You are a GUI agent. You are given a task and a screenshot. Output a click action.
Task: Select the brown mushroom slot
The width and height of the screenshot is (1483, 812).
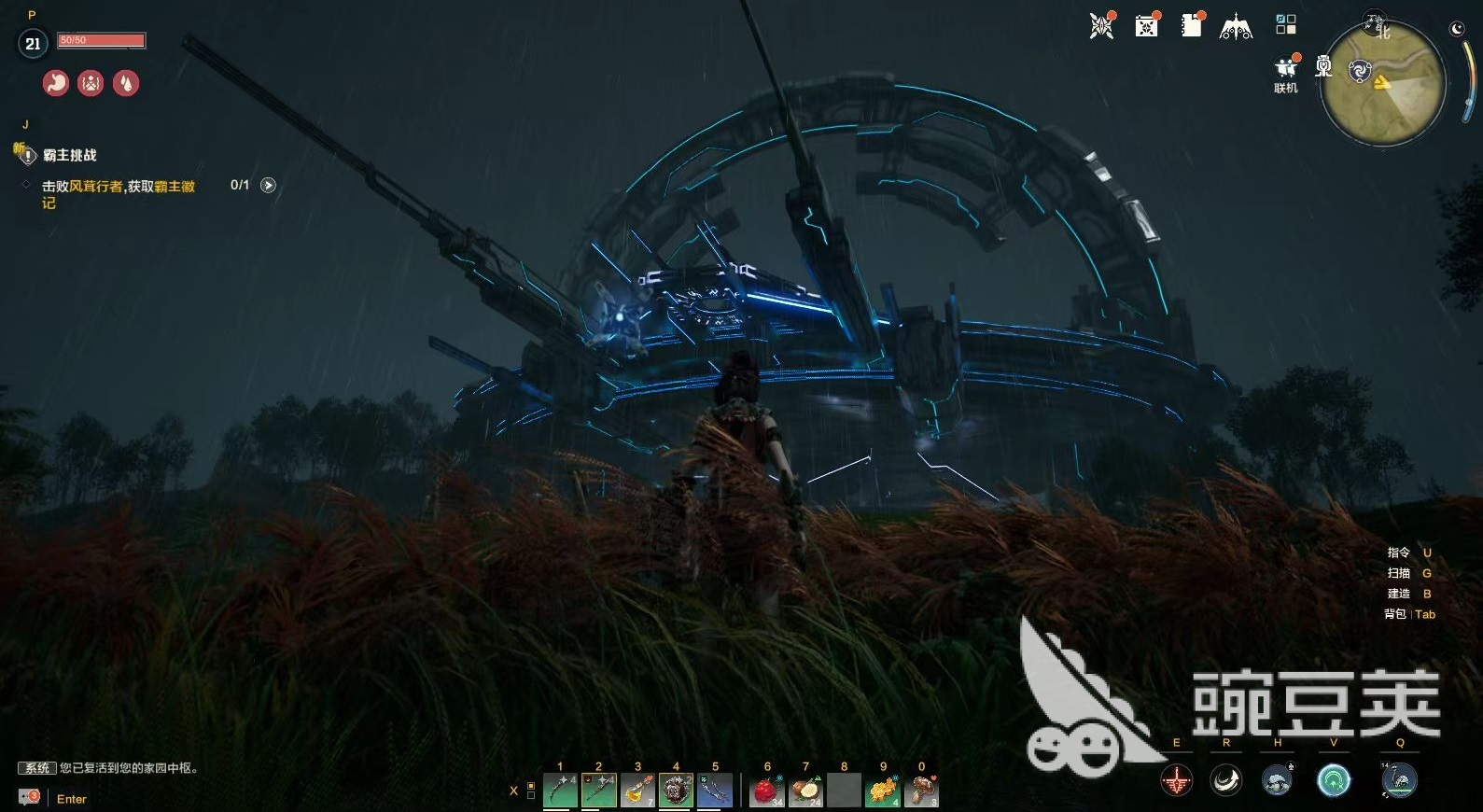(921, 791)
